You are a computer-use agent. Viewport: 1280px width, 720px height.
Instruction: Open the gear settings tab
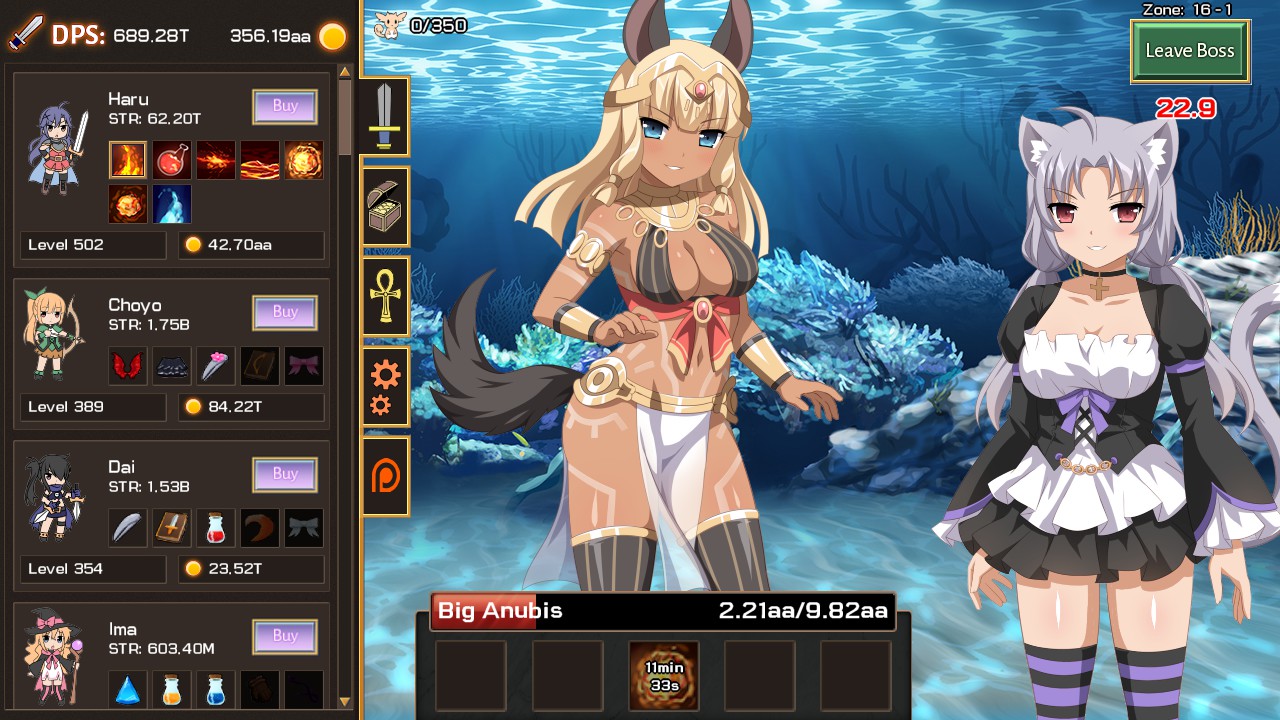(x=385, y=386)
